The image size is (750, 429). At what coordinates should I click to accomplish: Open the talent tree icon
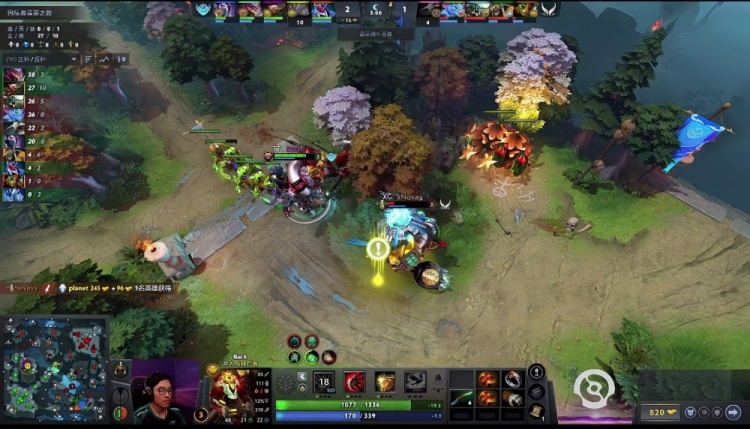[x=287, y=384]
